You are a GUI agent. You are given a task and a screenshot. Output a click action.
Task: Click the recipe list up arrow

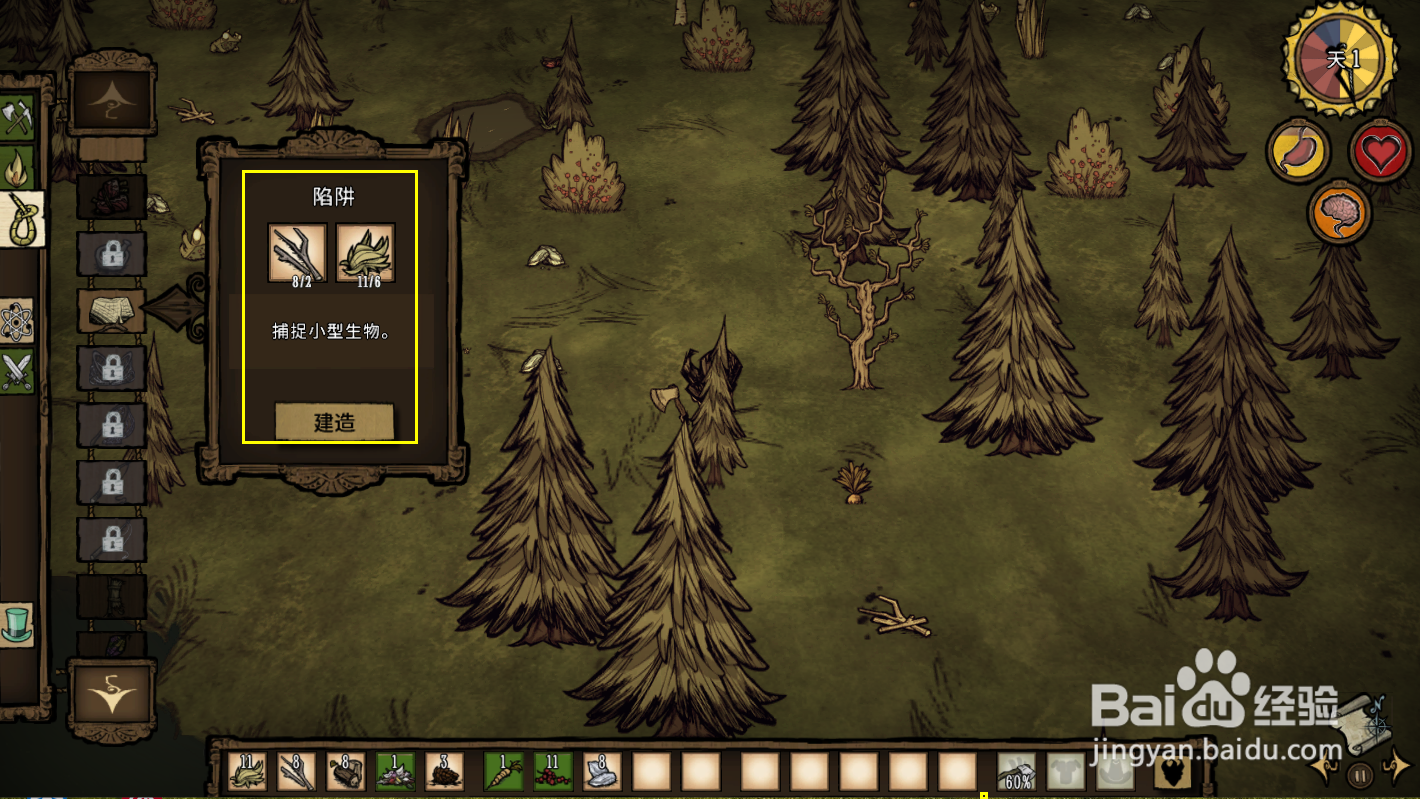111,96
